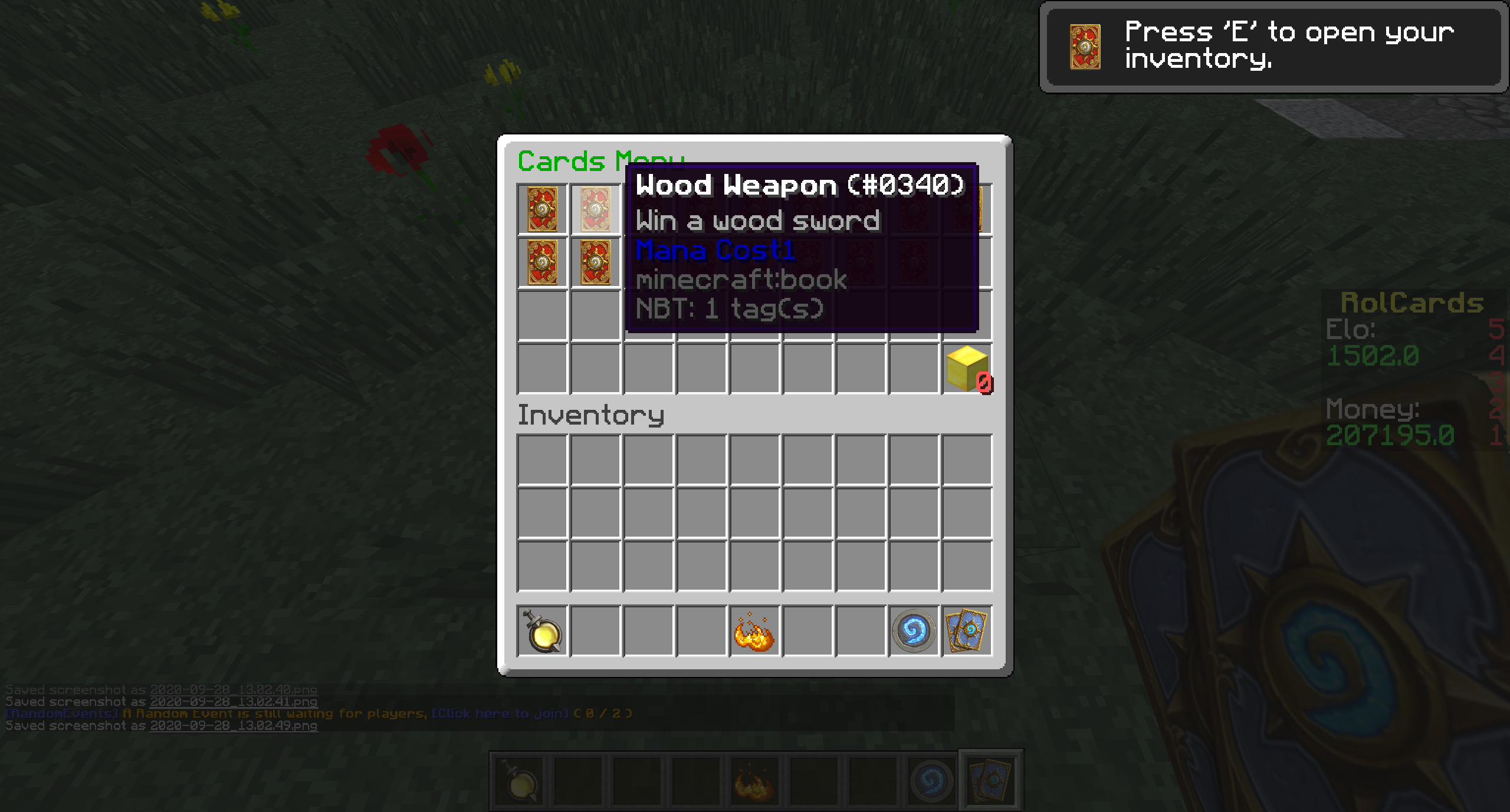Image resolution: width=1510 pixels, height=812 pixels.
Task: Join the random event via chat link
Action: [500, 714]
